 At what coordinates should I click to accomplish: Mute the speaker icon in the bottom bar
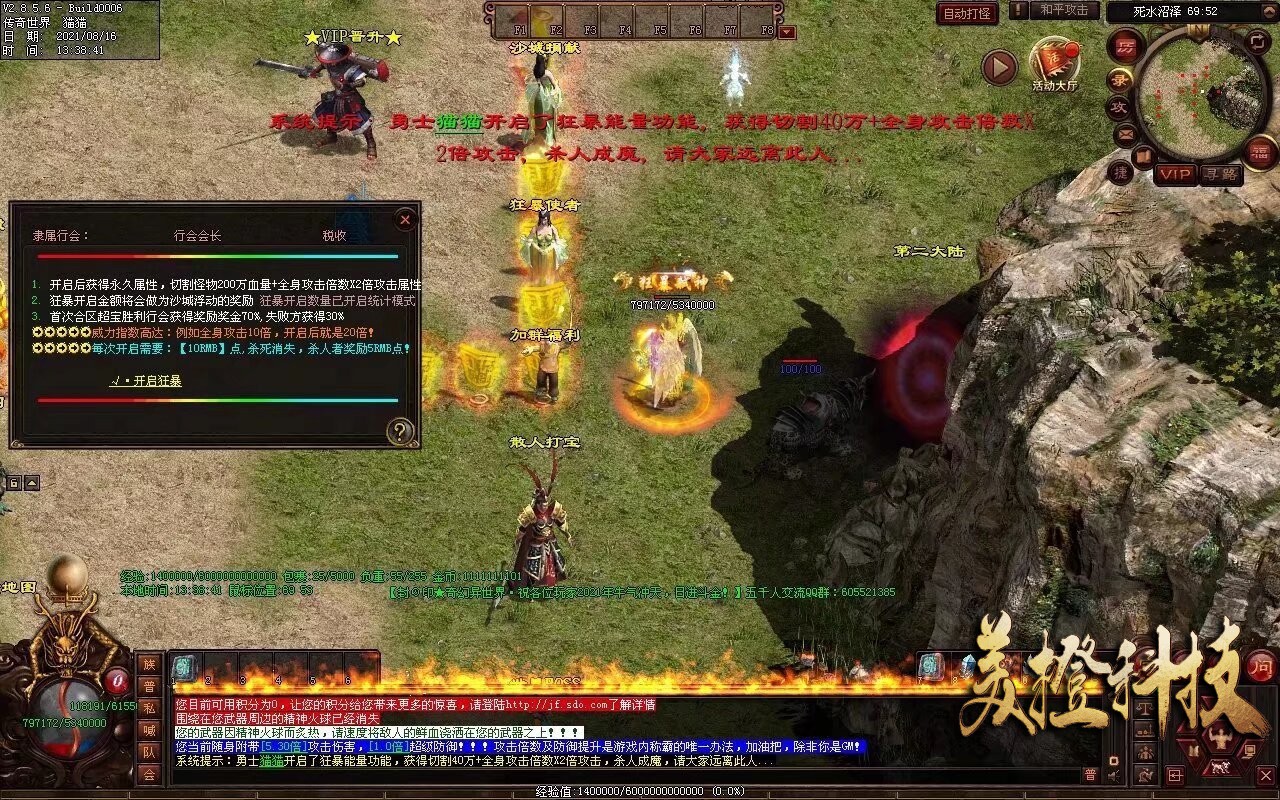[1113, 775]
